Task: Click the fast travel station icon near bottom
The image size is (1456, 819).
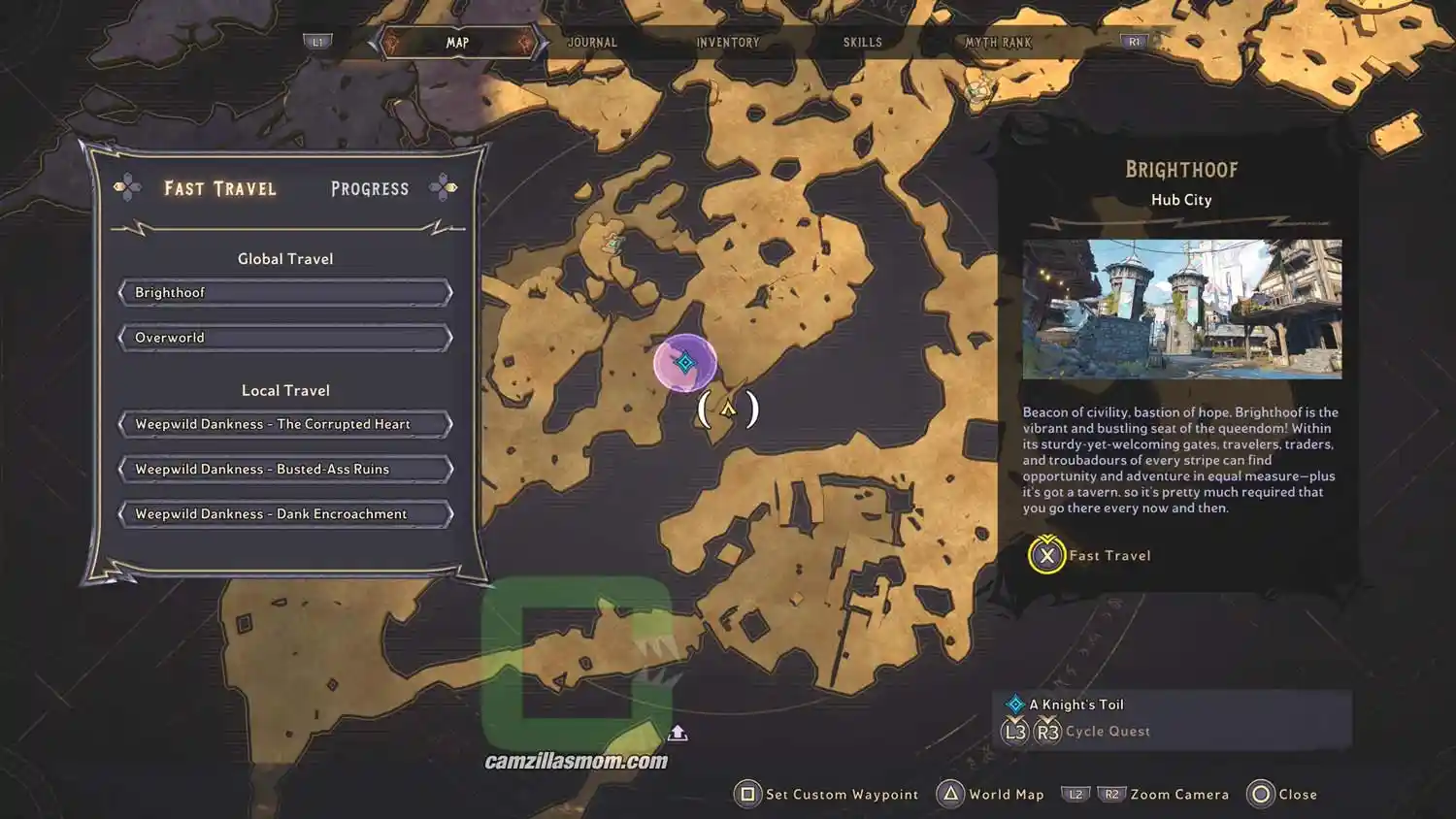Action: click(x=678, y=733)
